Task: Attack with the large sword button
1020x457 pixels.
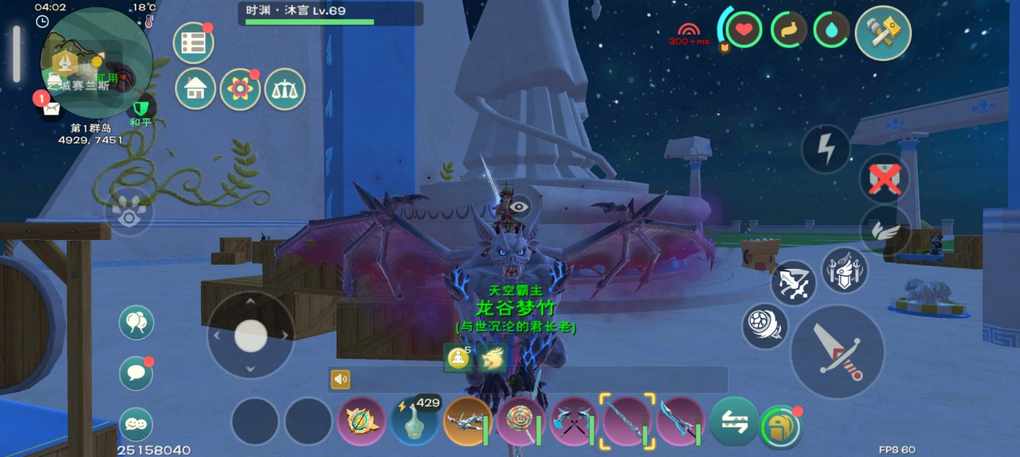Action: tap(837, 351)
